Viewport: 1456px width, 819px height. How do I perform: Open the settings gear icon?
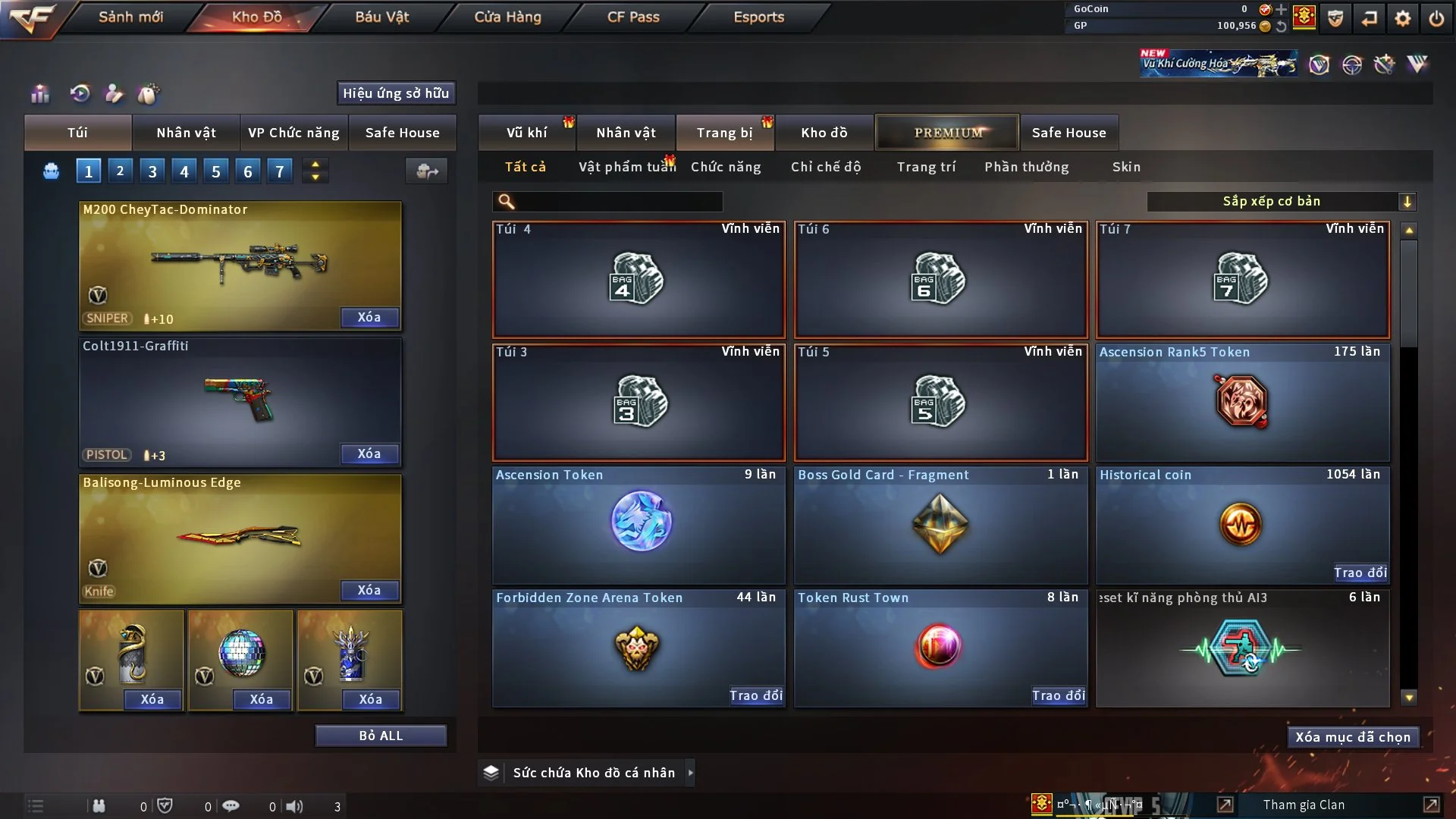(1403, 17)
